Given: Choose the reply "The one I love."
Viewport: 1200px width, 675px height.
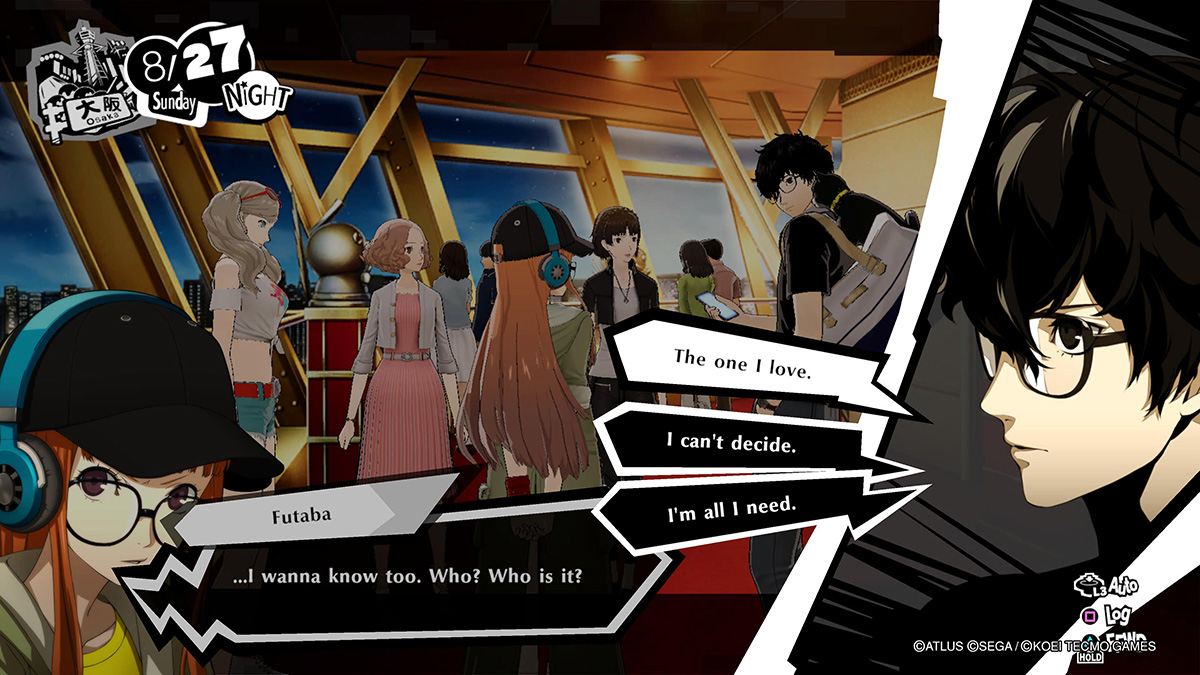Looking at the screenshot, I should pos(741,358).
